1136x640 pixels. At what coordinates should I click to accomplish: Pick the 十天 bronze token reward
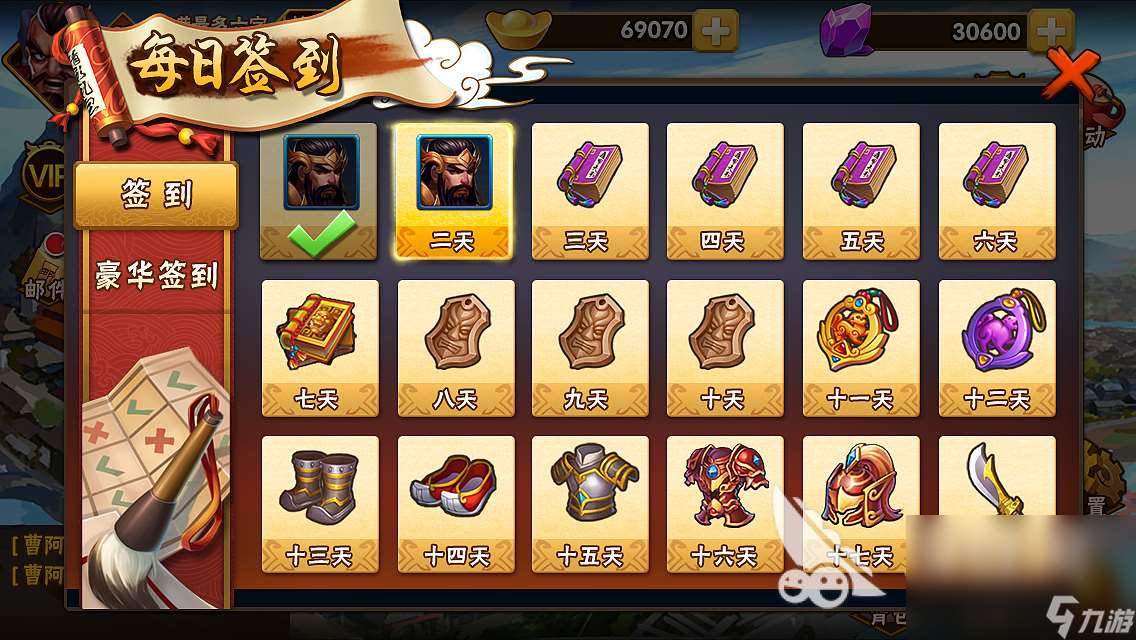click(725, 347)
